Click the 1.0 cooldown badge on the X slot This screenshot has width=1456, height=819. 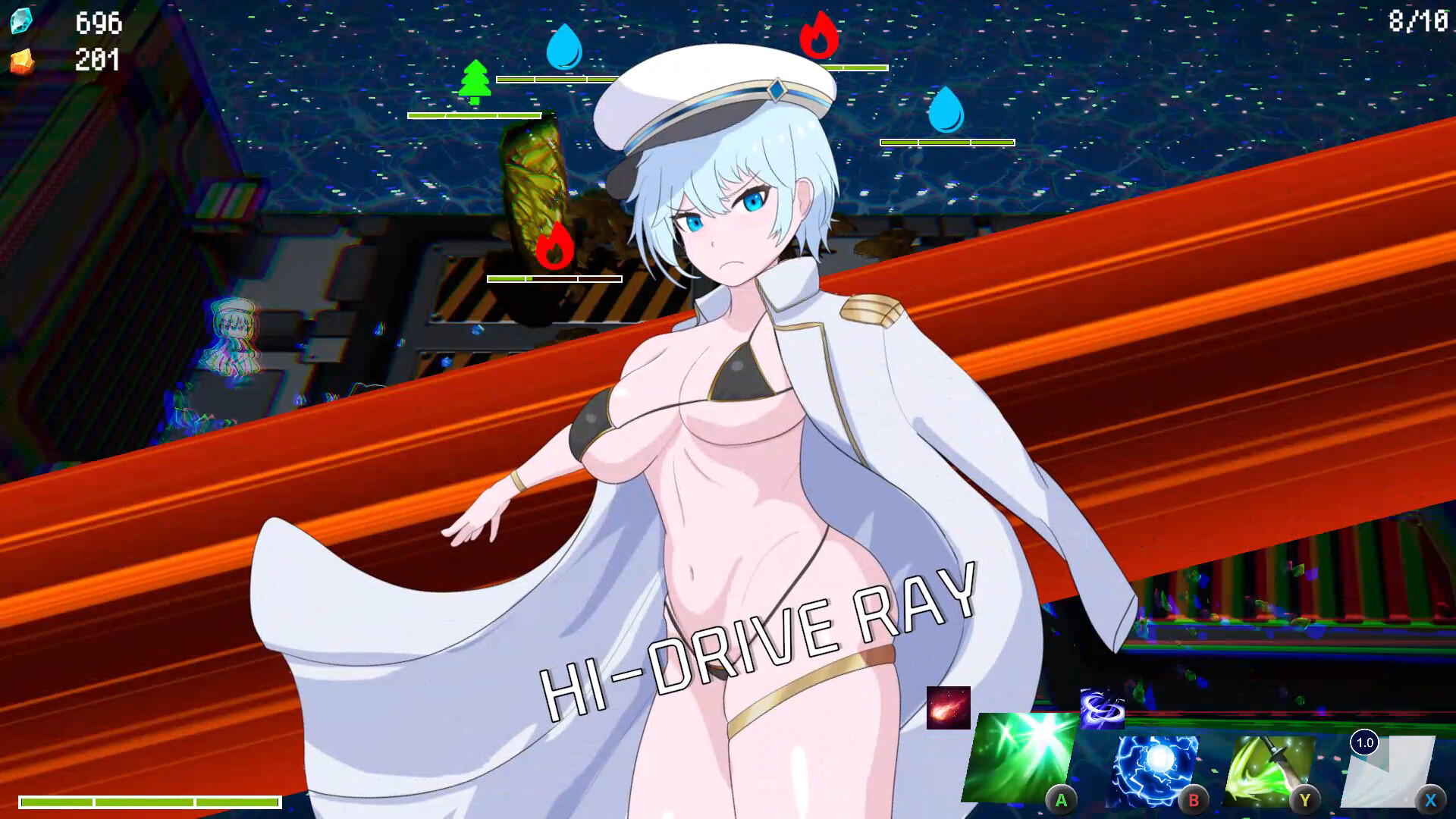1365,744
